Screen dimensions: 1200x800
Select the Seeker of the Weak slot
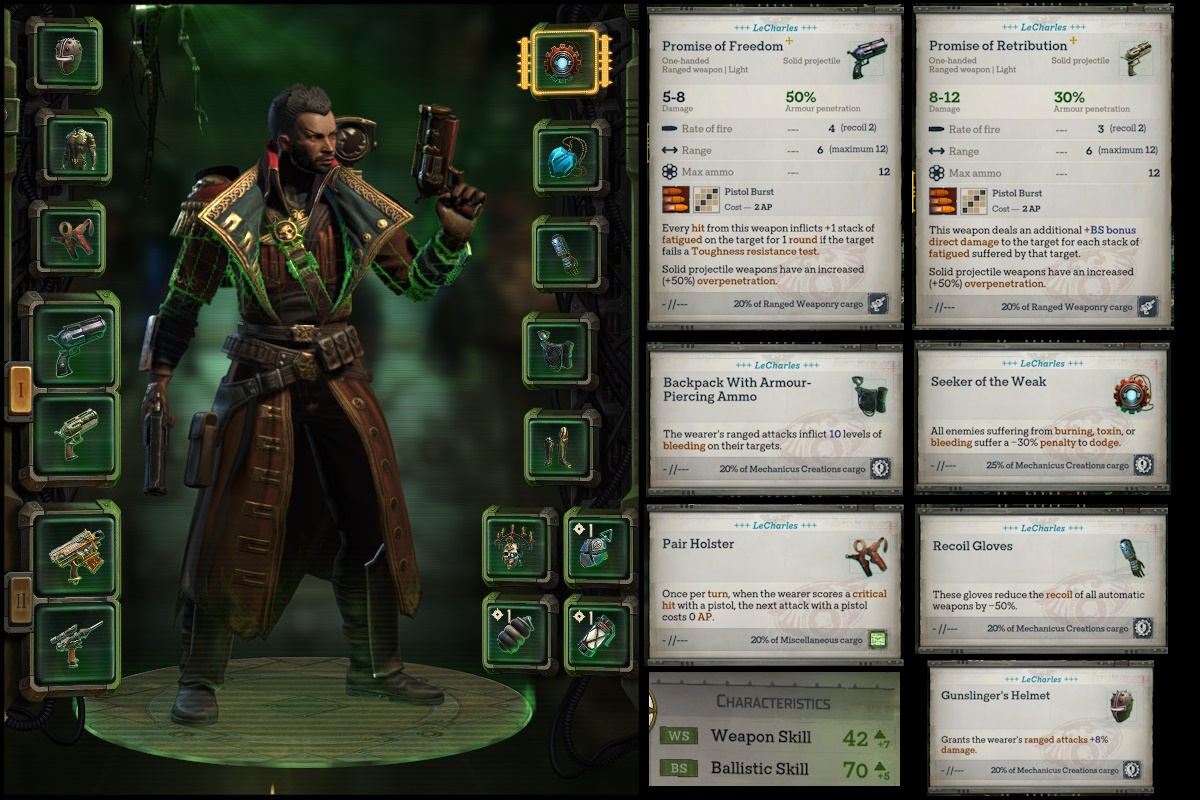[564, 61]
